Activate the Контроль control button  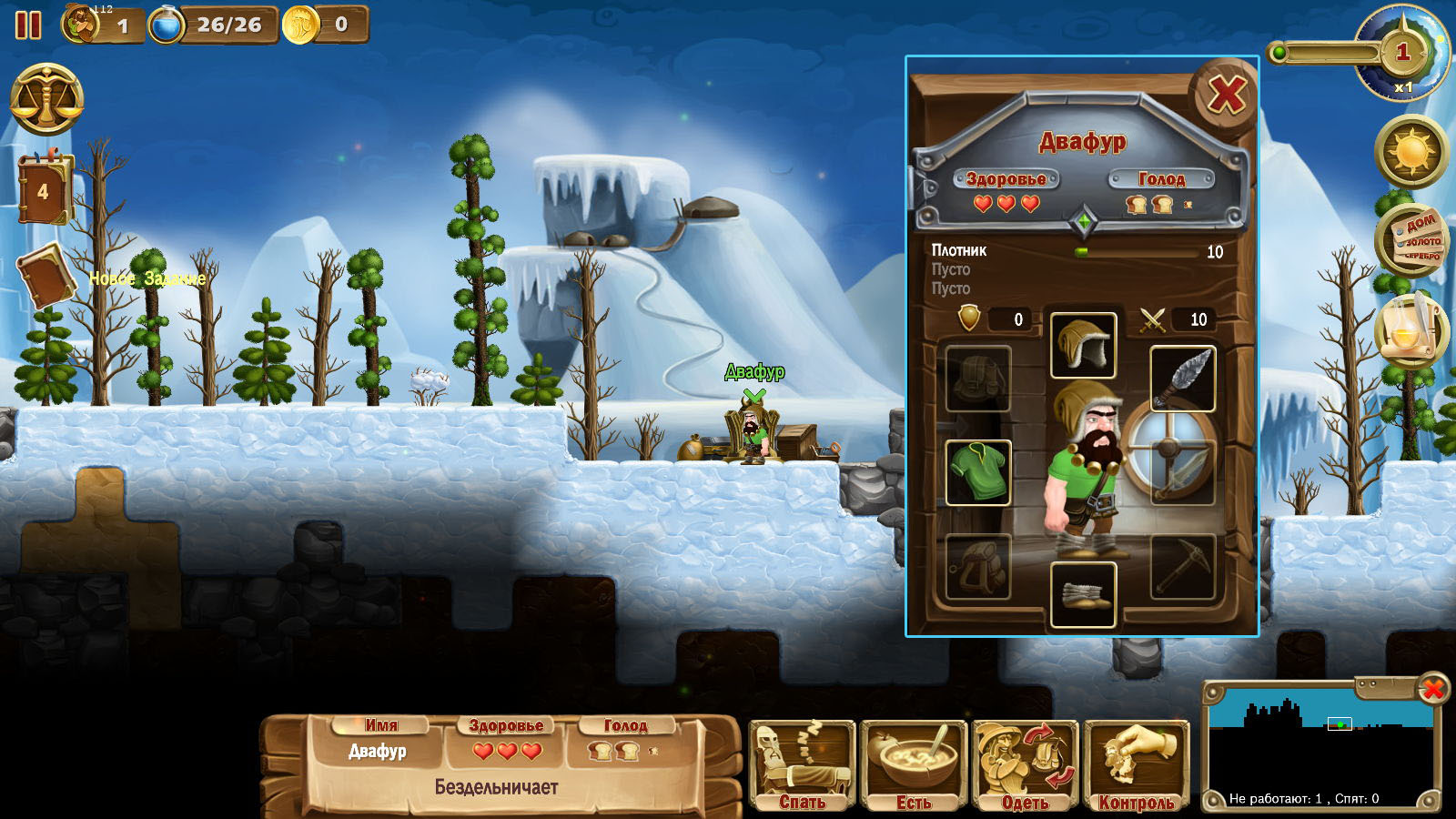point(1137,765)
